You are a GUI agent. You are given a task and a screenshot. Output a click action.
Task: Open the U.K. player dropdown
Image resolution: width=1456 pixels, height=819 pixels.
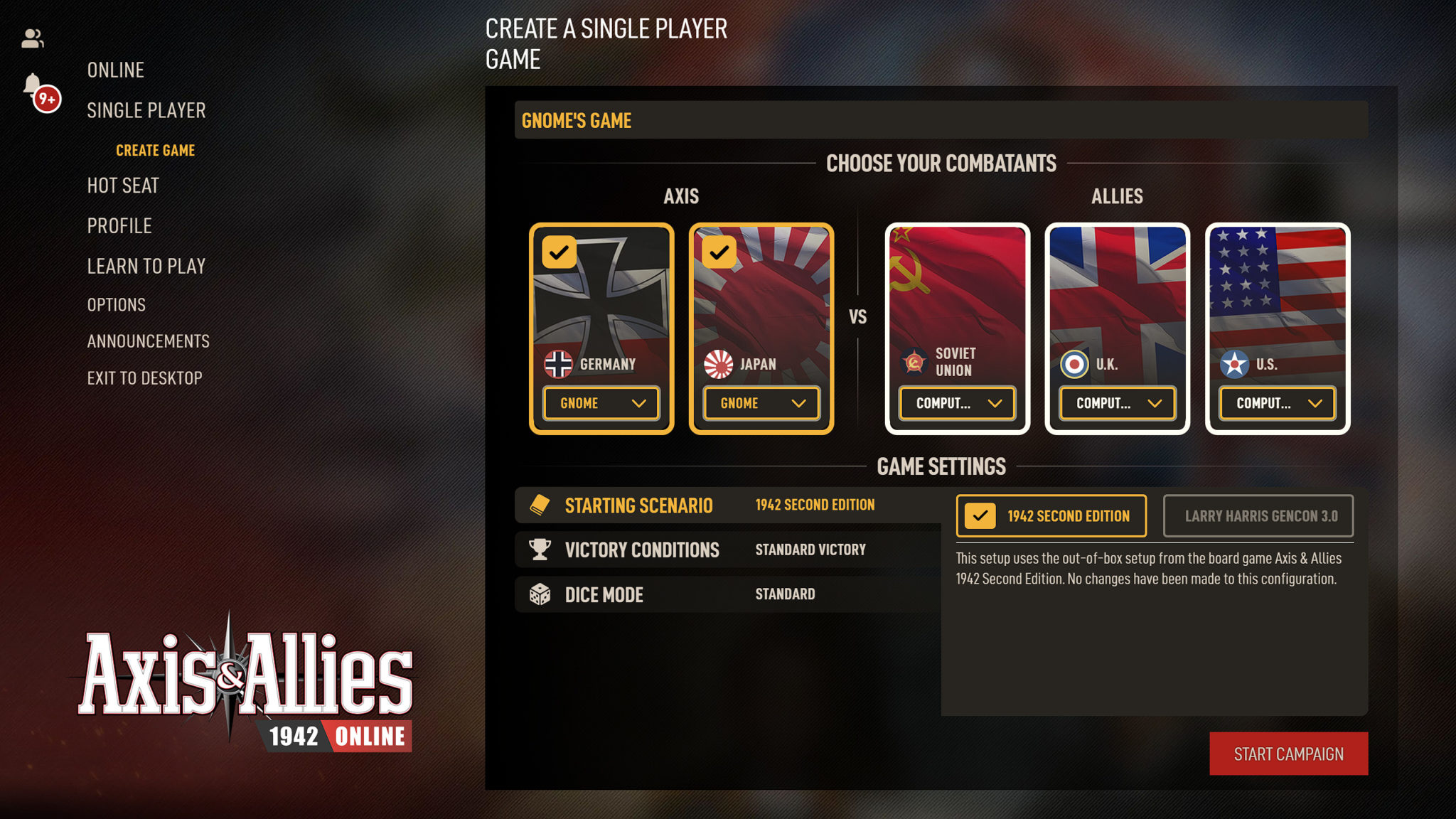tap(1117, 403)
